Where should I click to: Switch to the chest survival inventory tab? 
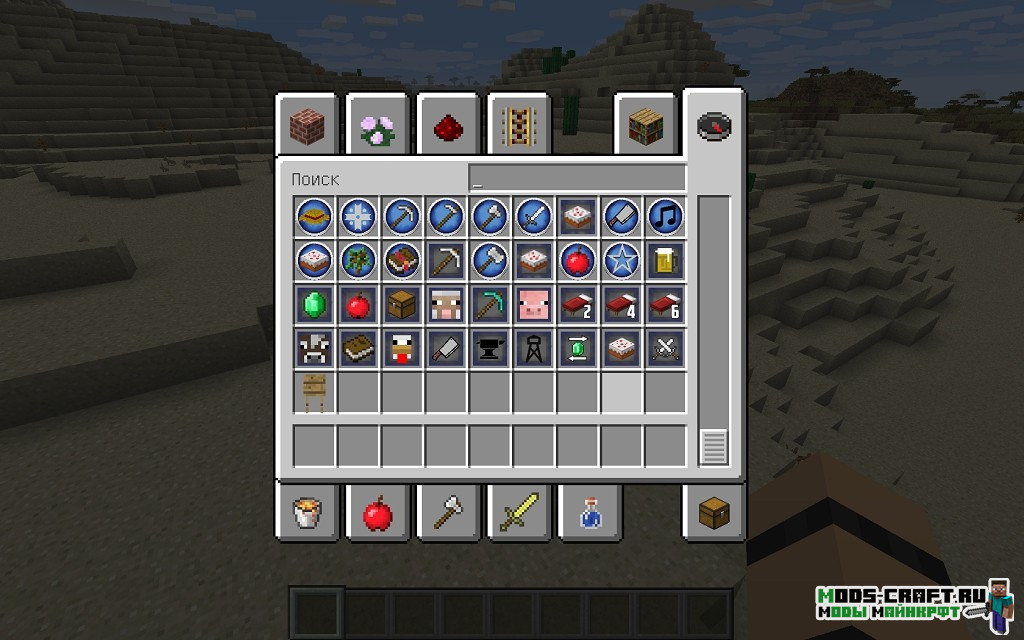pos(713,514)
